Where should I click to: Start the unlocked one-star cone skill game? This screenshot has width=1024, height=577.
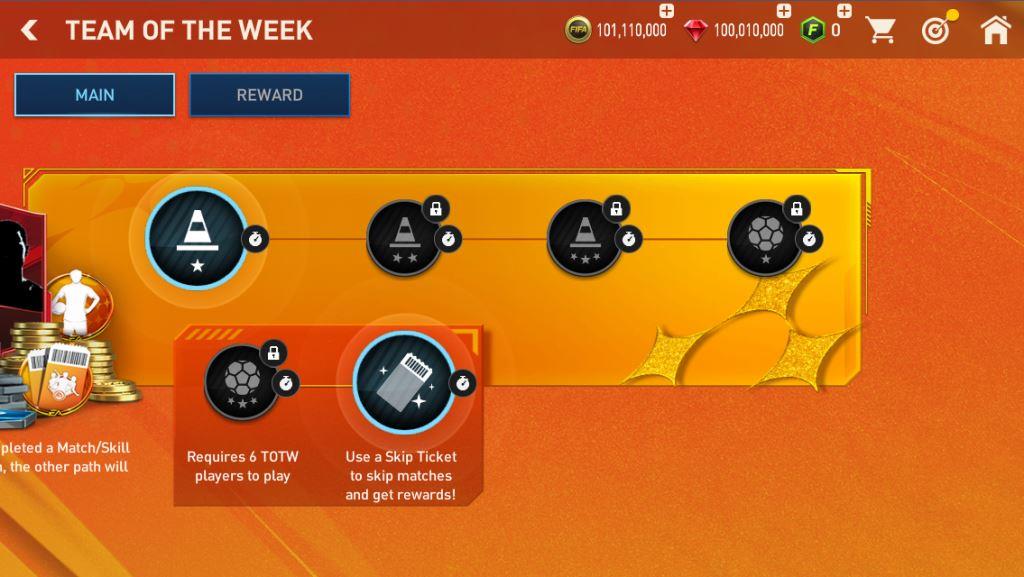tap(196, 238)
